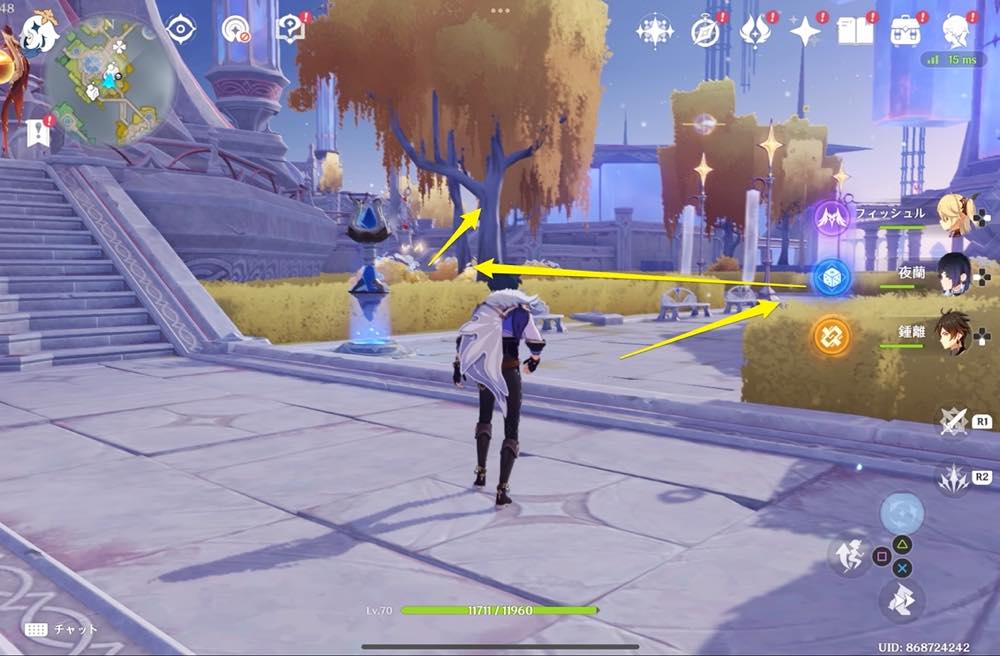Open the character profile head icon
The height and width of the screenshot is (656, 1000).
point(957,32)
